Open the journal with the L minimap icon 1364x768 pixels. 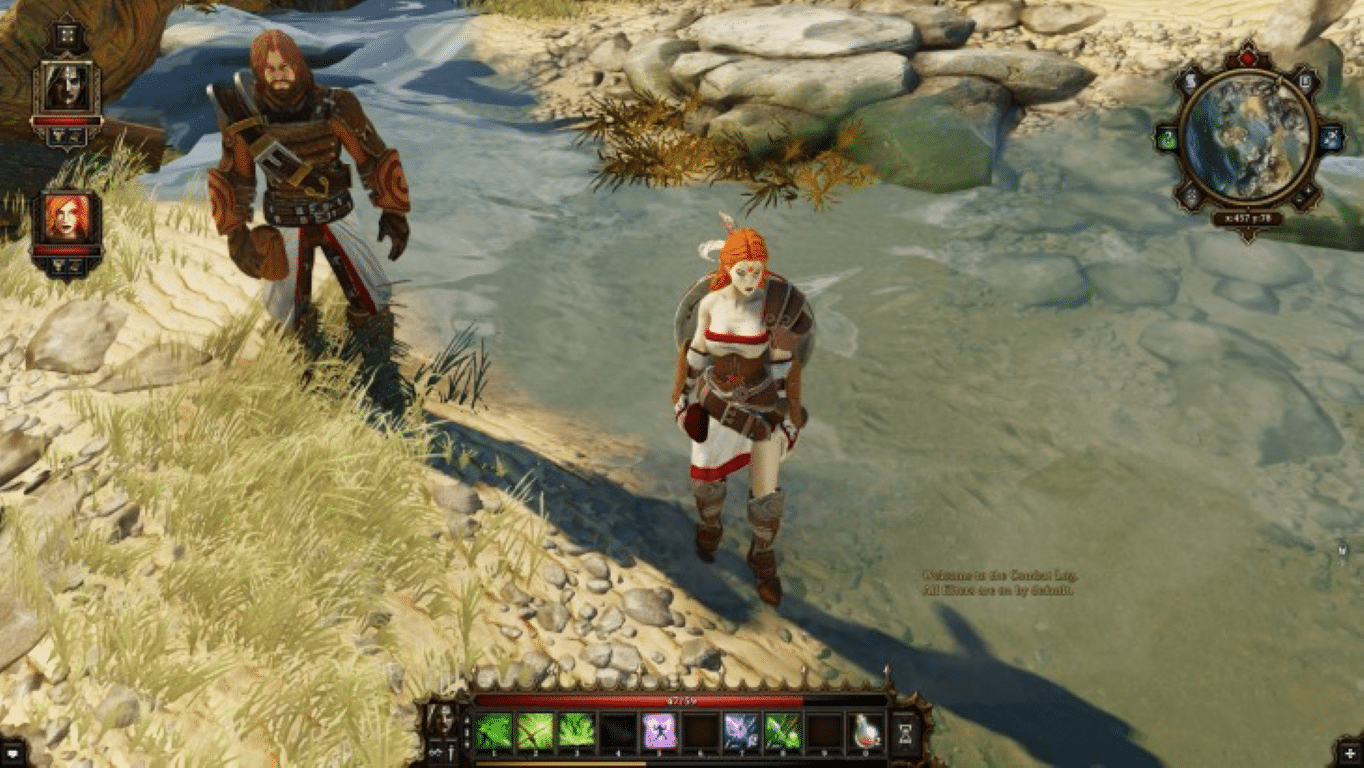1303,80
